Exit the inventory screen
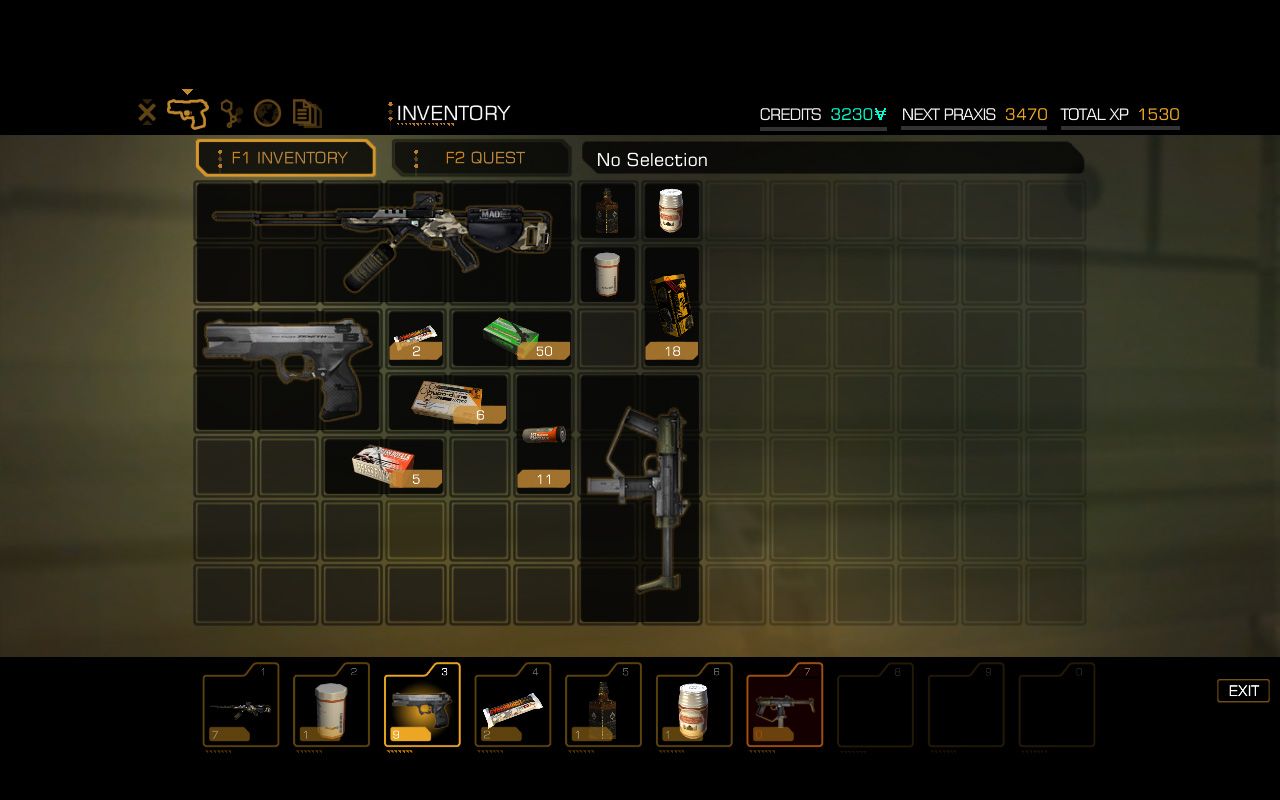1280x800 pixels. [1243, 691]
